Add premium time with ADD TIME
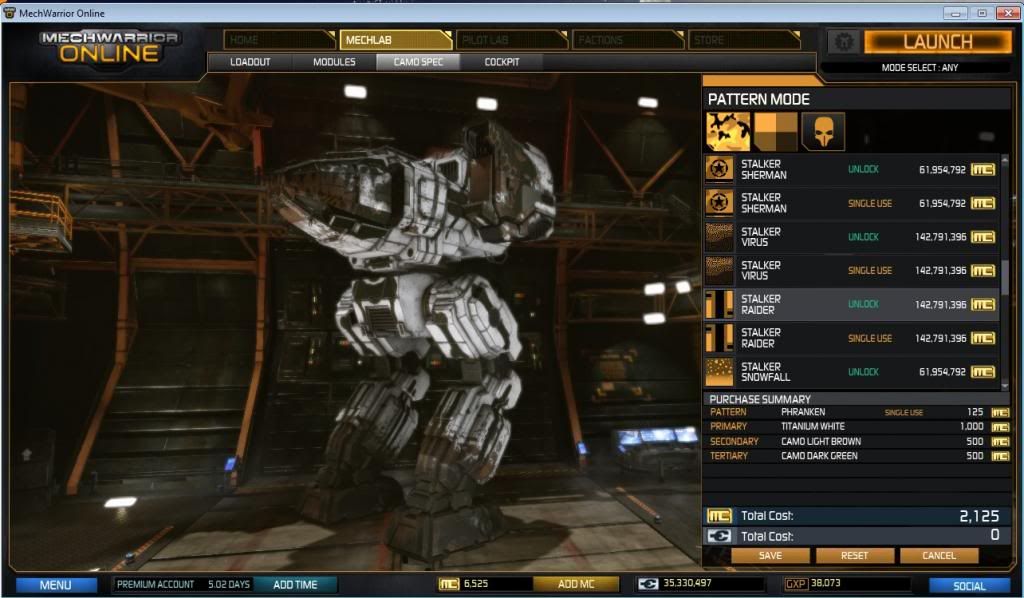The image size is (1024, 598). point(295,584)
